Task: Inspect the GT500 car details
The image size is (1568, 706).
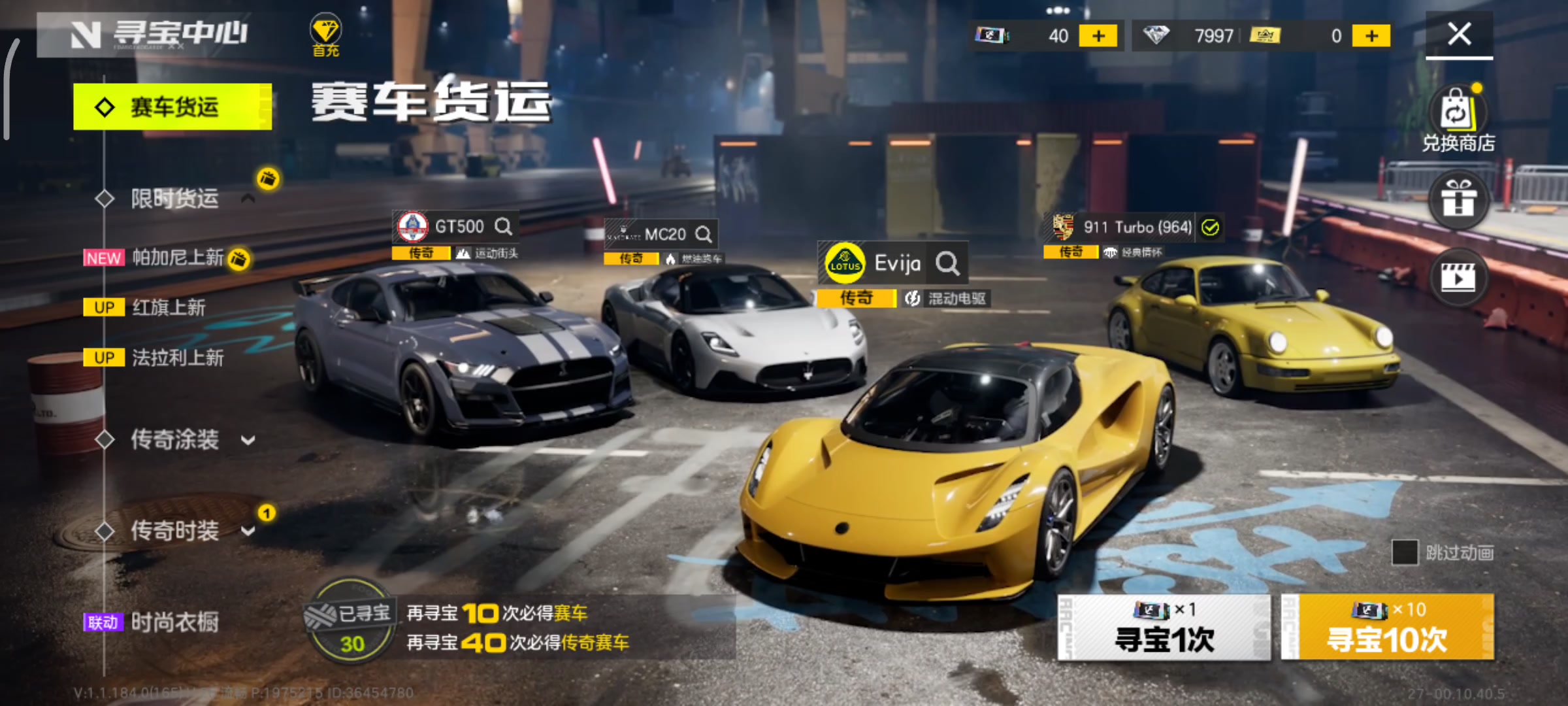Action: click(x=503, y=227)
